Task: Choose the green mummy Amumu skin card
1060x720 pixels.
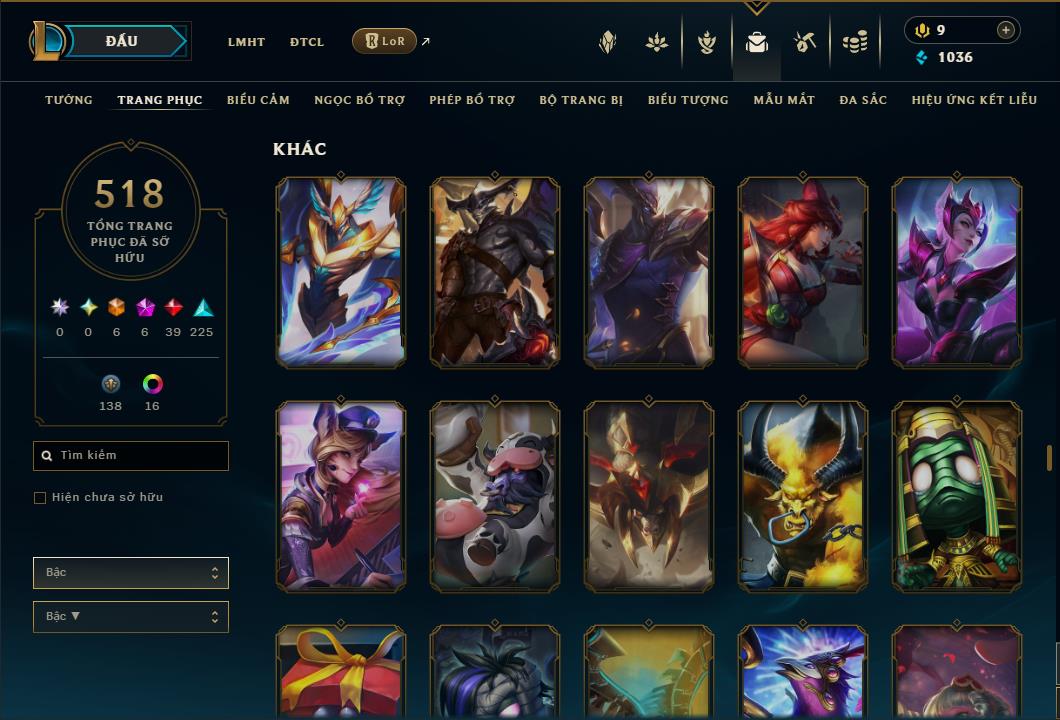Action: 957,496
